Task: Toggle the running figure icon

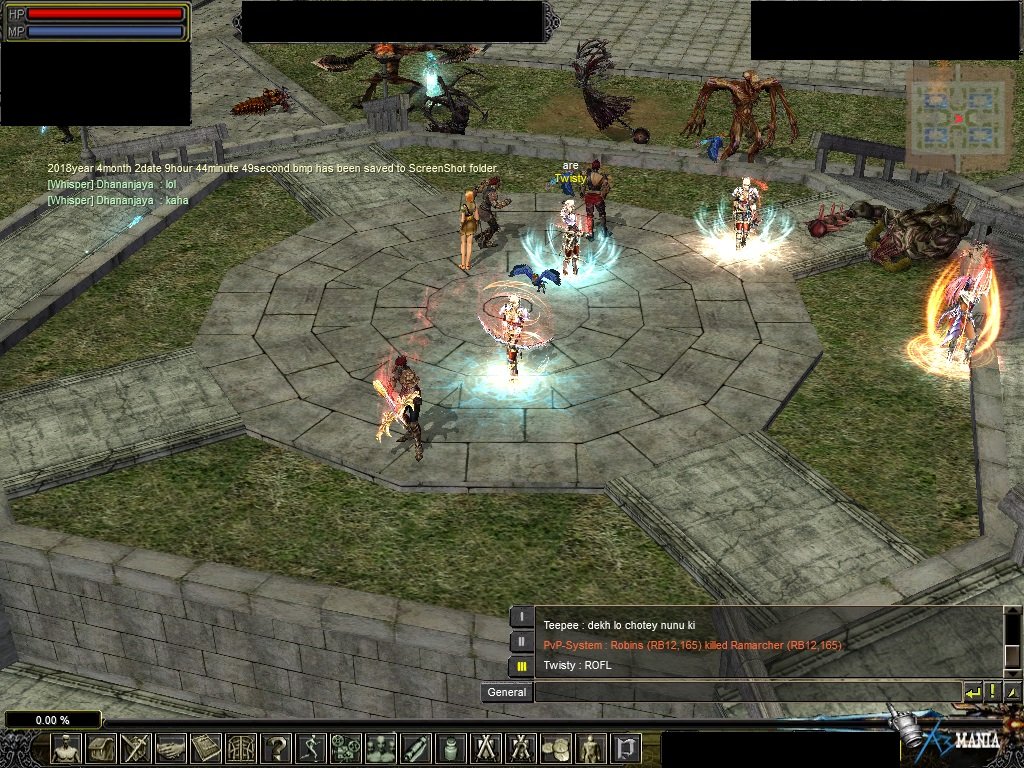Action: (311, 748)
